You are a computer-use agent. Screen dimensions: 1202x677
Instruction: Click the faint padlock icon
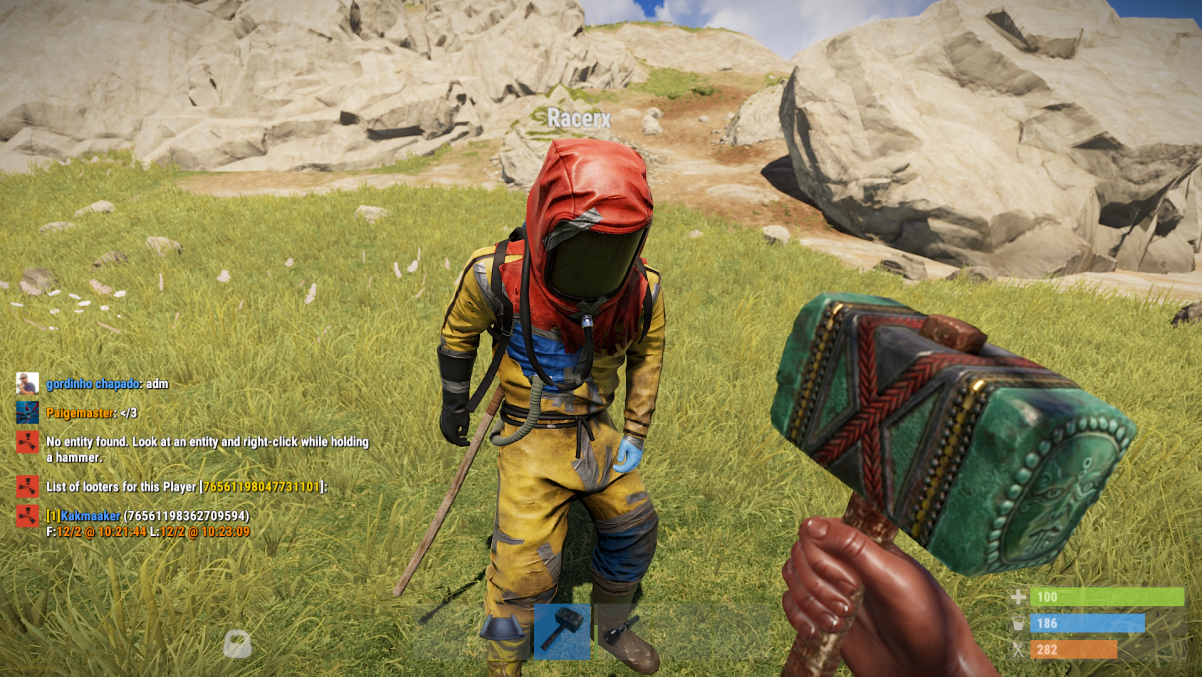click(x=237, y=643)
